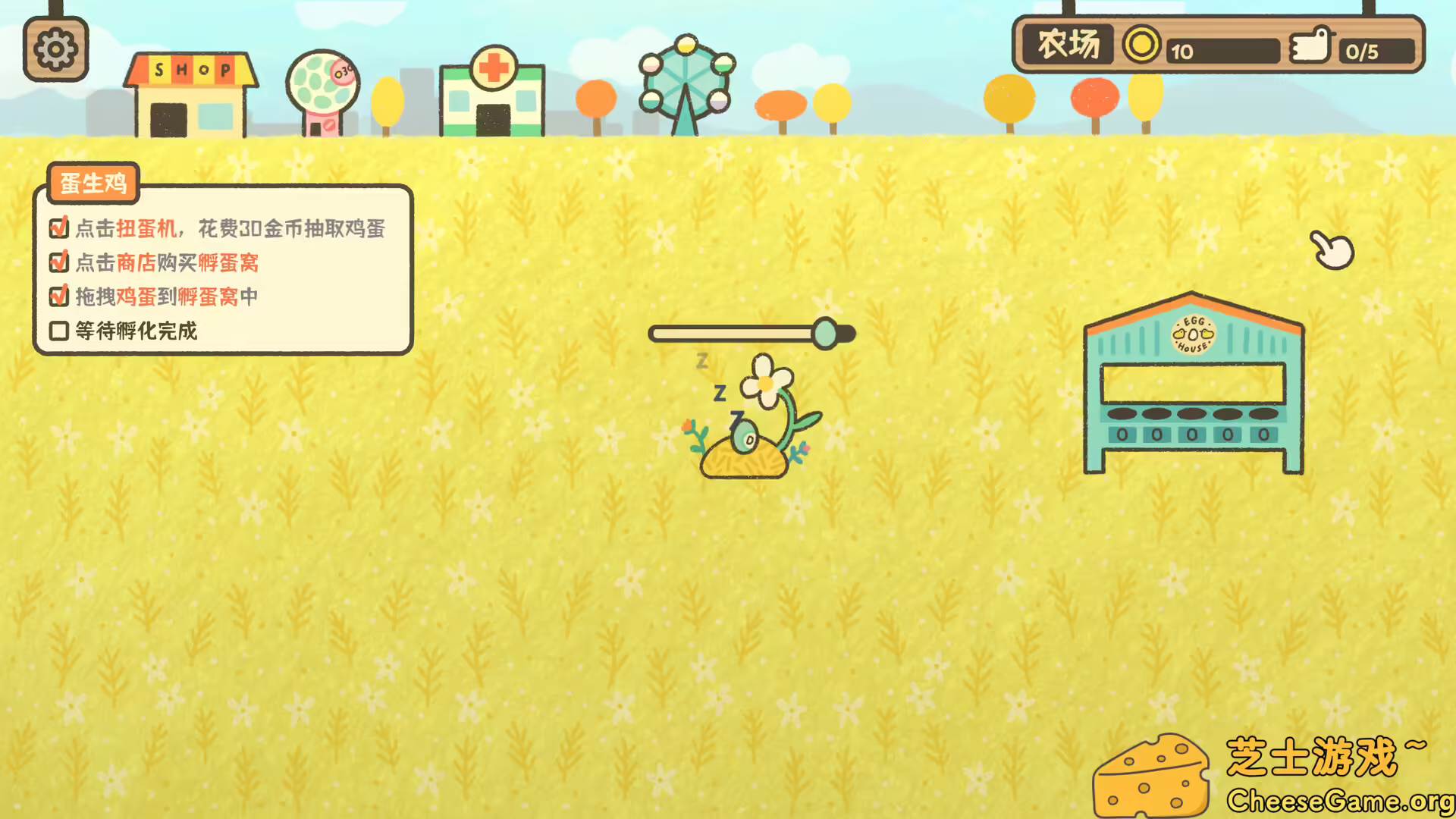Uncheck the 拖拽鸡蛋到孵蛋窝中 checkbox
This screenshot has height=819, width=1456.
(x=58, y=297)
